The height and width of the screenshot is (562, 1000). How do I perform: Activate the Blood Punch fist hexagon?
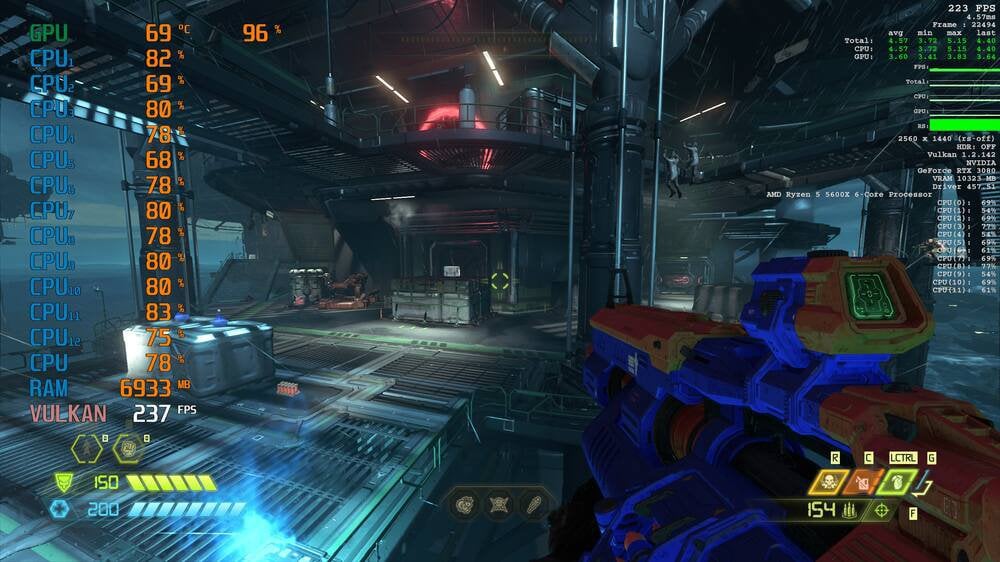127,449
